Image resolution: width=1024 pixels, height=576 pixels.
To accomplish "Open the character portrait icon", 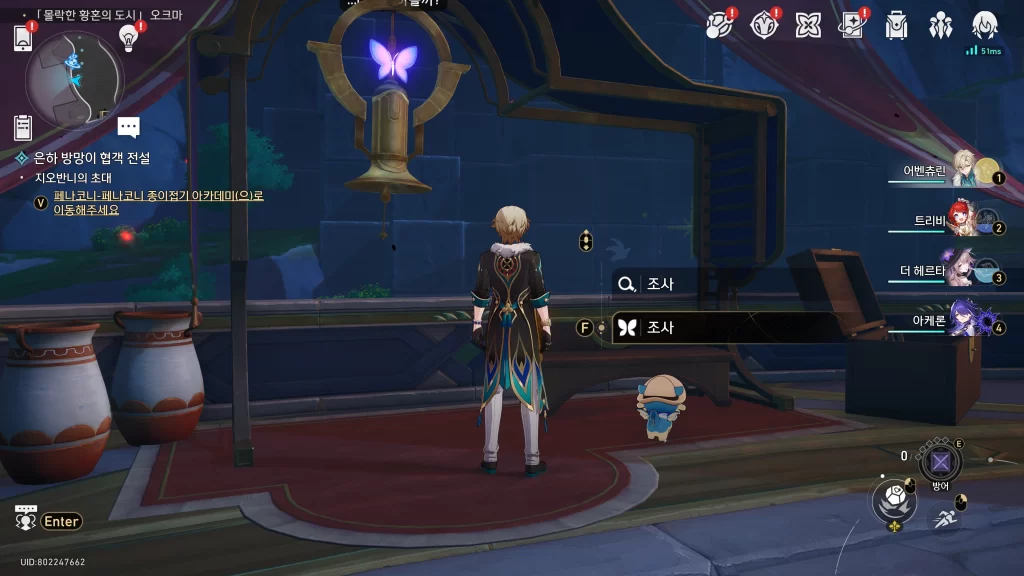I will [x=984, y=25].
